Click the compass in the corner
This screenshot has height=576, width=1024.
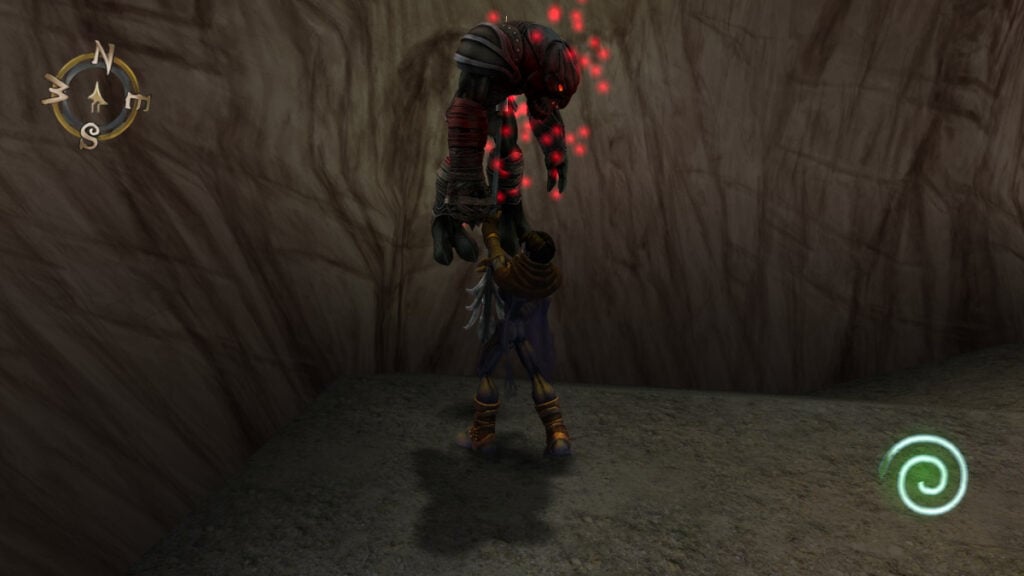(x=96, y=97)
